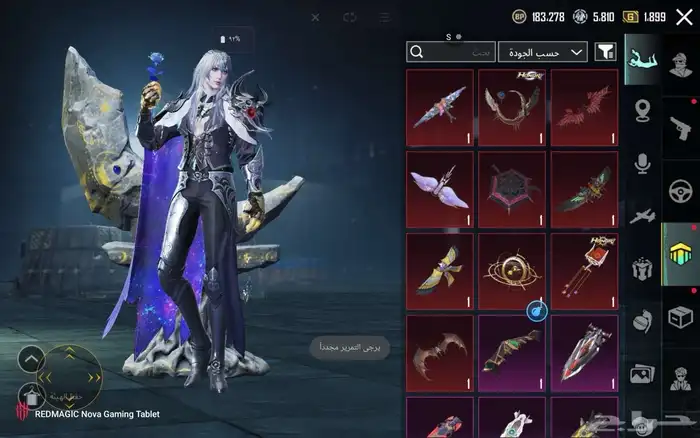The width and height of the screenshot is (700, 438).
Task: Open the steering wheel vehicles tab
Action: (679, 189)
